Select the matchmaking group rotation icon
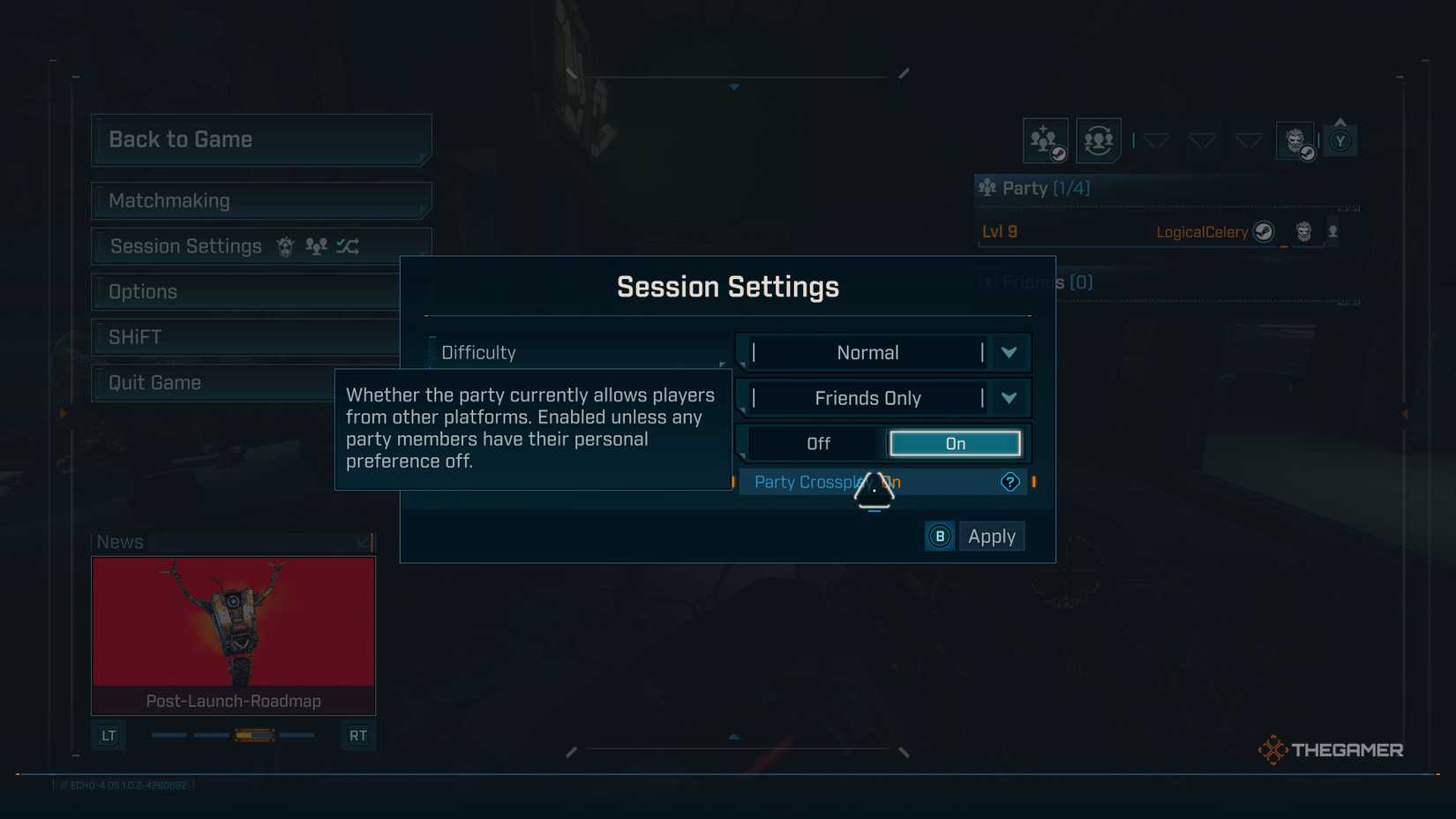The image size is (1456, 819). 1098,139
